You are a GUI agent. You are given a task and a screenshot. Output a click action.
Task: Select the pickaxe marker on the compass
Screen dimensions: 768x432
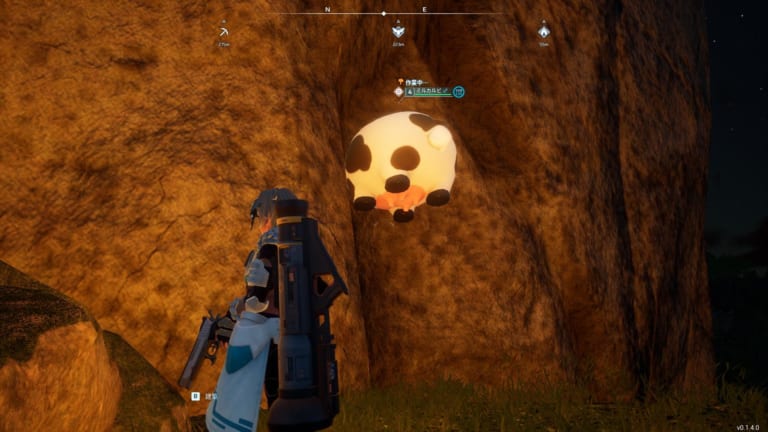coord(223,31)
